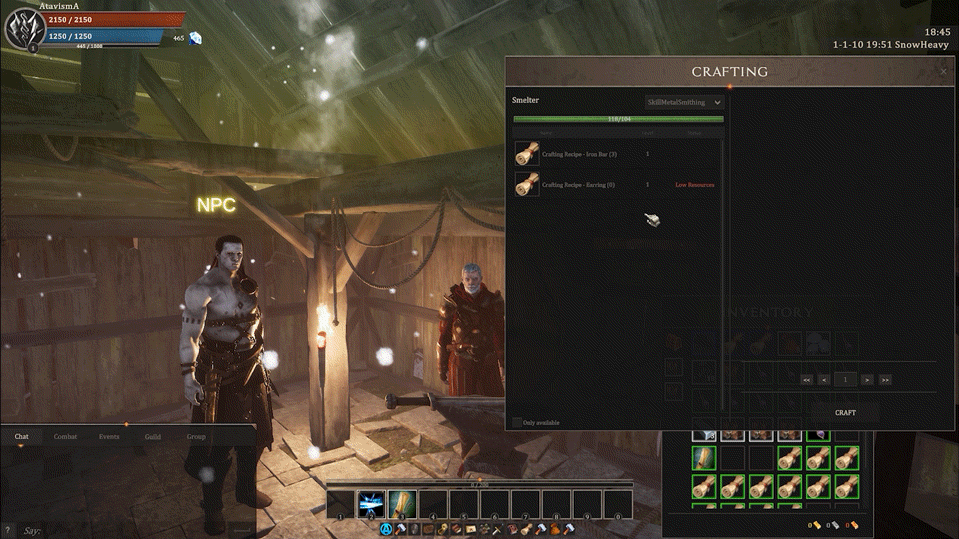Click the blue circled A menu icon
Image resolution: width=959 pixels, height=539 pixels.
point(385,529)
